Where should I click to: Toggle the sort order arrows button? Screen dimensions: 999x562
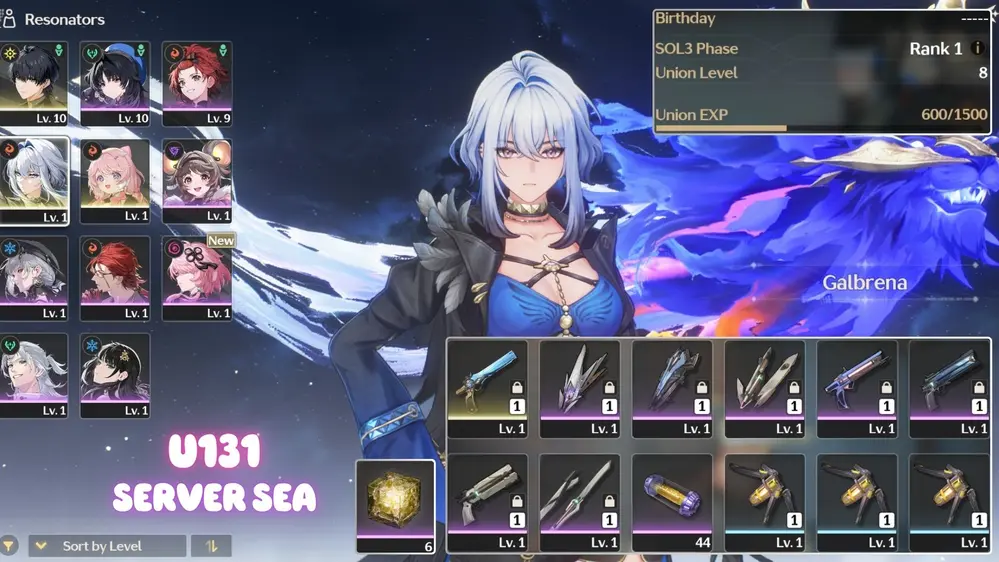[211, 546]
